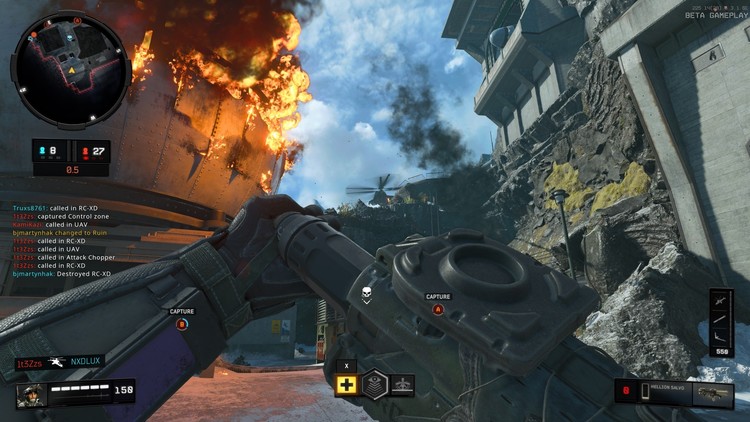Select the NXDLUX player name tag

click(87, 361)
